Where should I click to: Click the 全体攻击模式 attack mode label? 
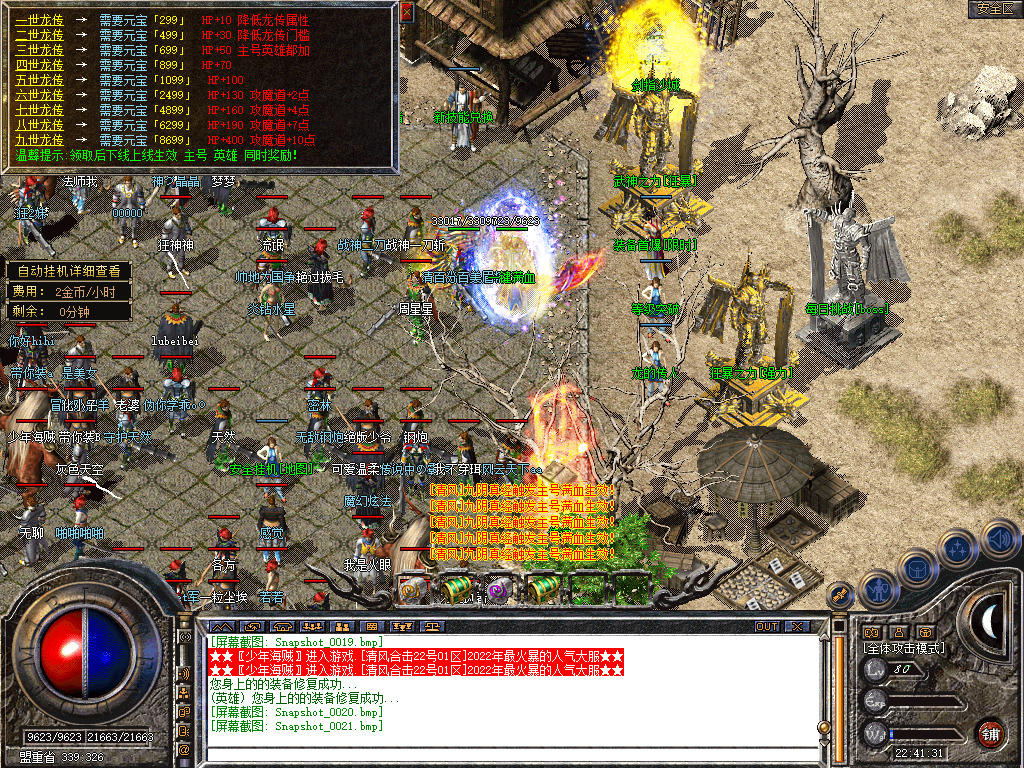[x=904, y=648]
